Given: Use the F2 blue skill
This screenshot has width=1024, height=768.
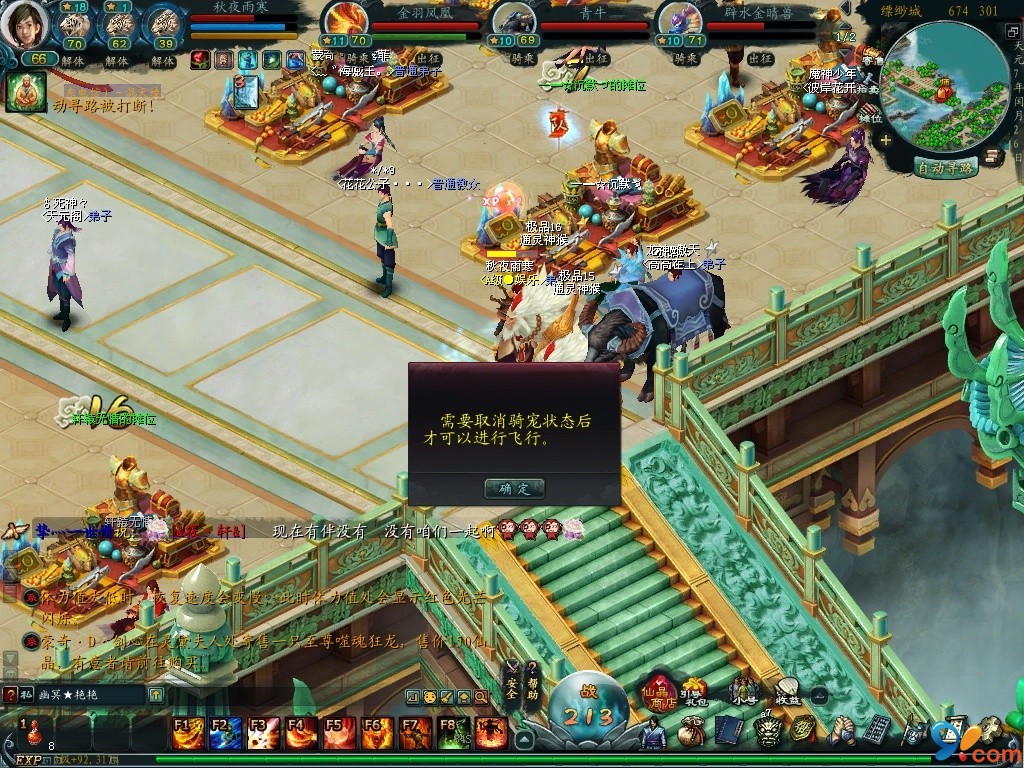Looking at the screenshot, I should point(226,733).
